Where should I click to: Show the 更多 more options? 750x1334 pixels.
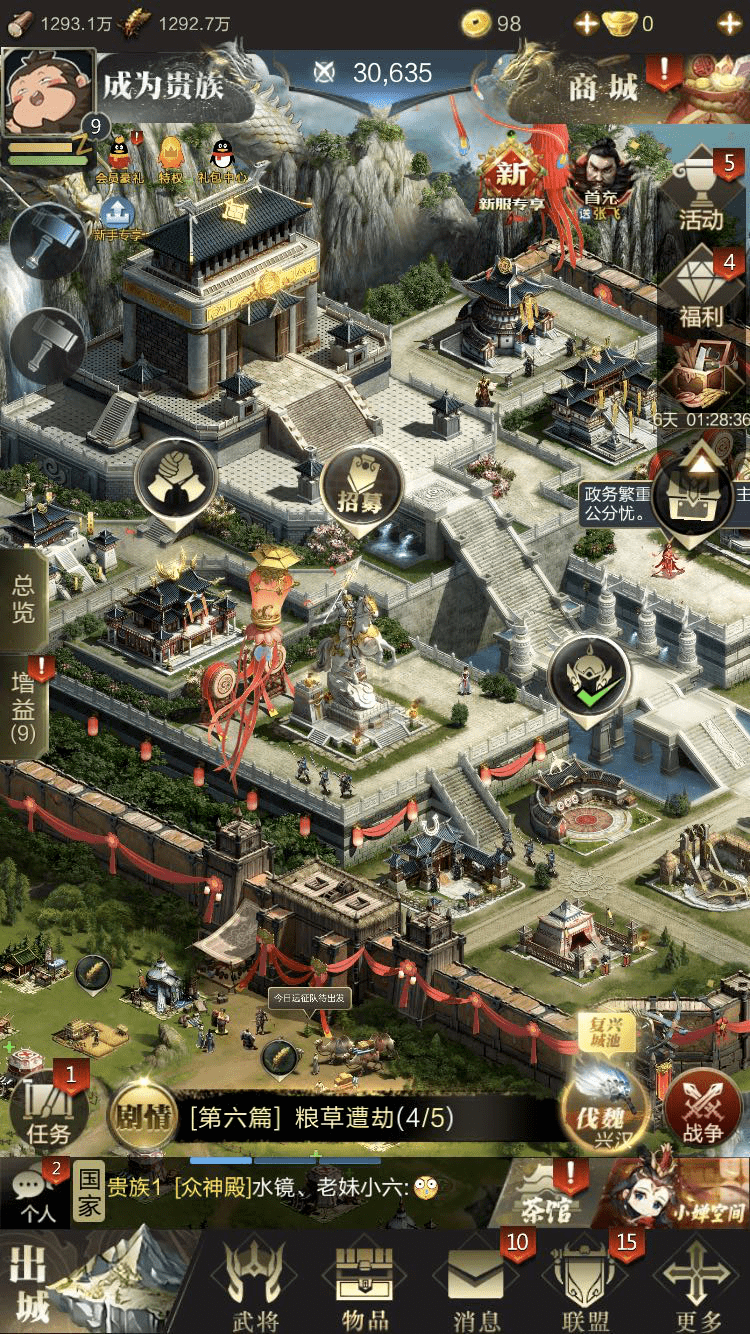[698, 1286]
